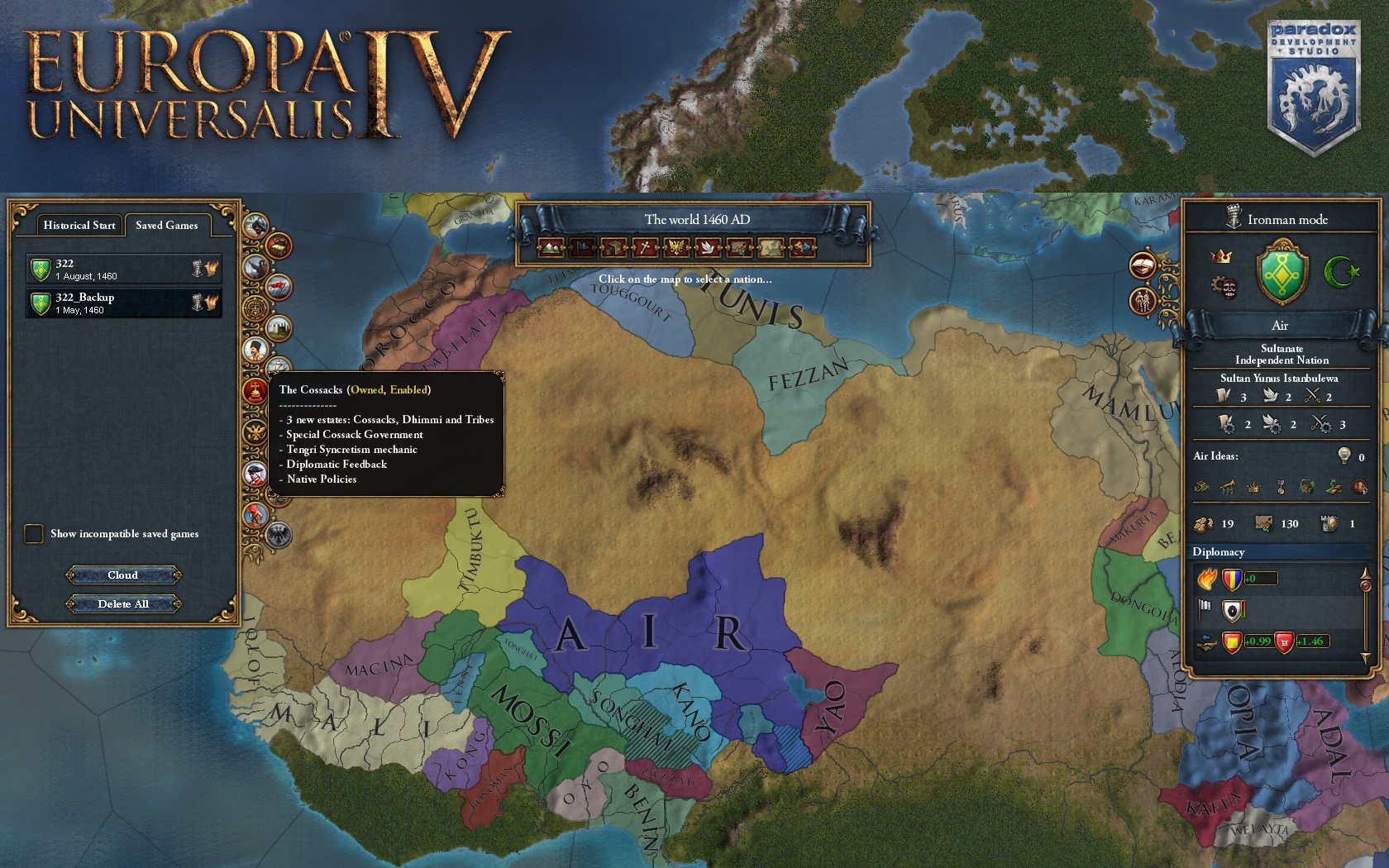Open the imperial eagle map mode
1389x868 pixels.
click(677, 246)
